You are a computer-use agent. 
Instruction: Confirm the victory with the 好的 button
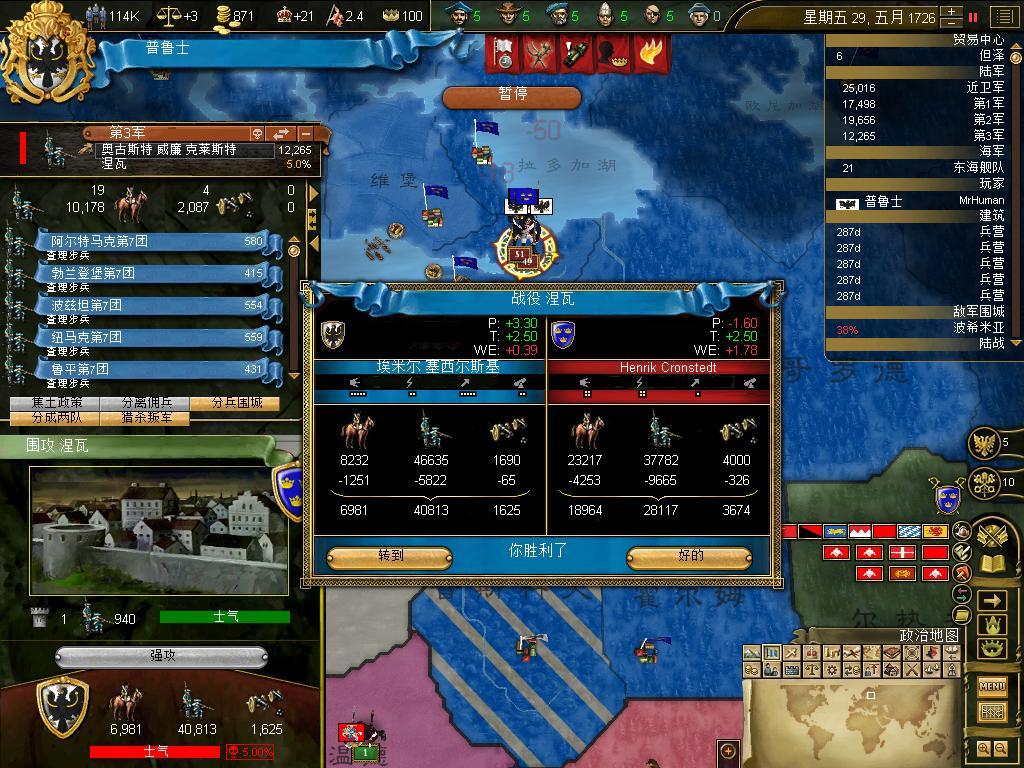point(689,556)
